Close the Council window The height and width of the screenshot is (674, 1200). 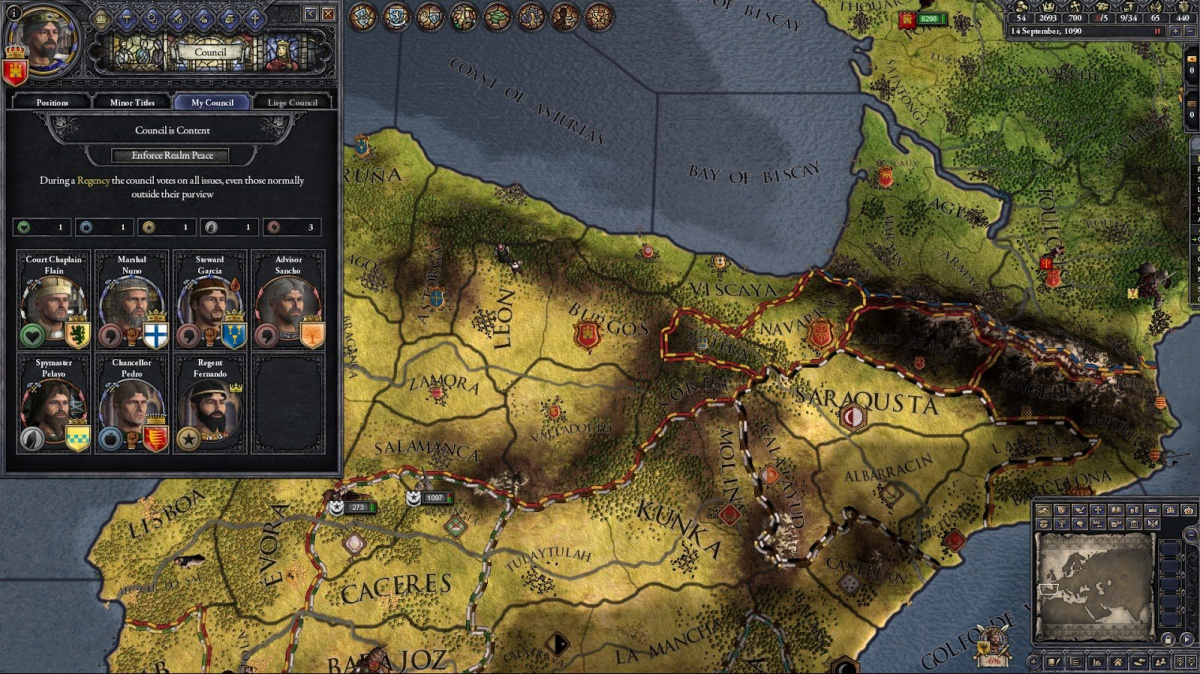(328, 14)
